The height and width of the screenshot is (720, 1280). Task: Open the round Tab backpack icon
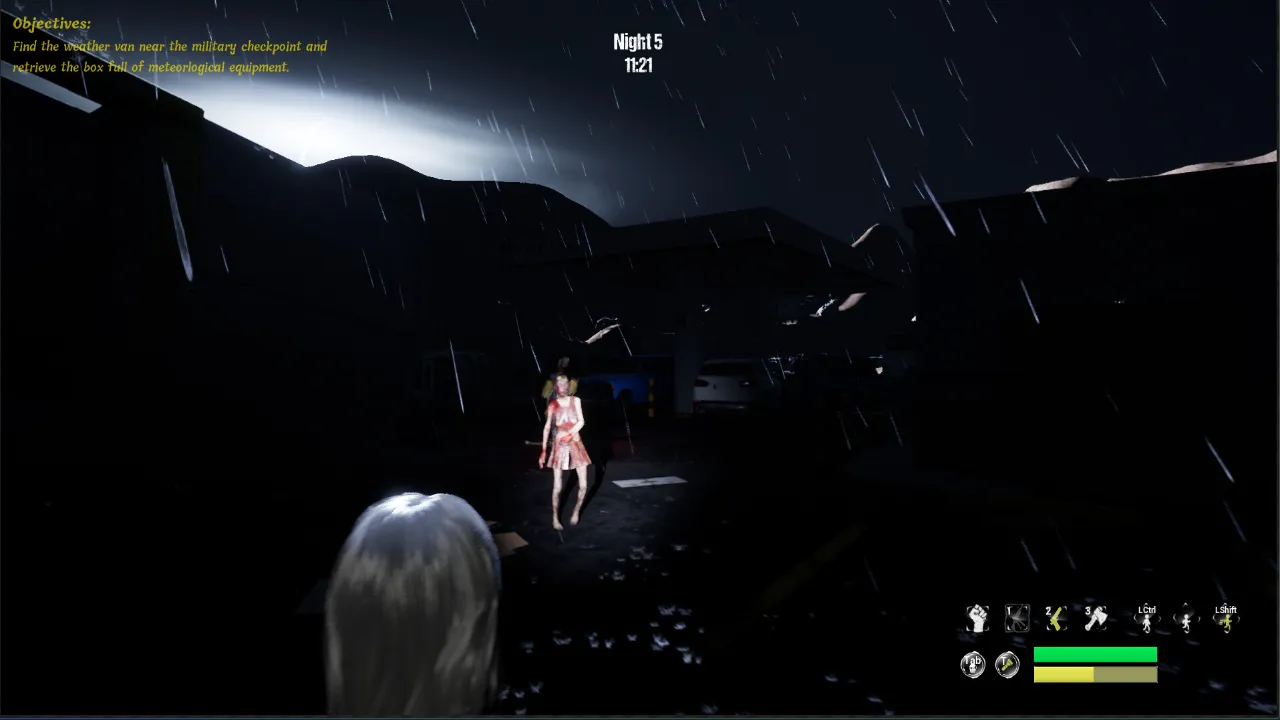[x=973, y=665]
